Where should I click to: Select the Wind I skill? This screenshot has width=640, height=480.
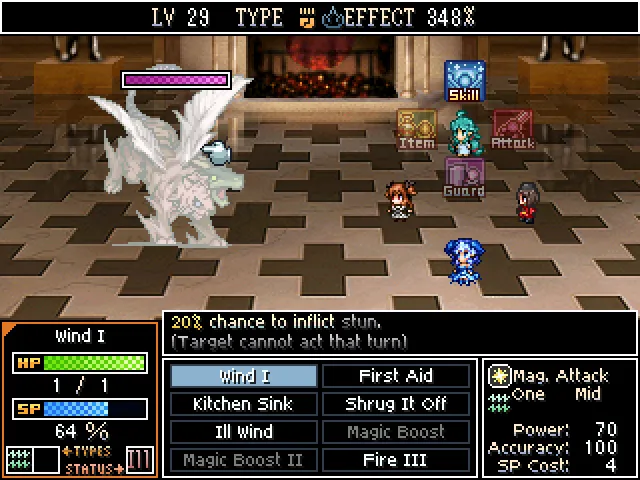(244, 376)
